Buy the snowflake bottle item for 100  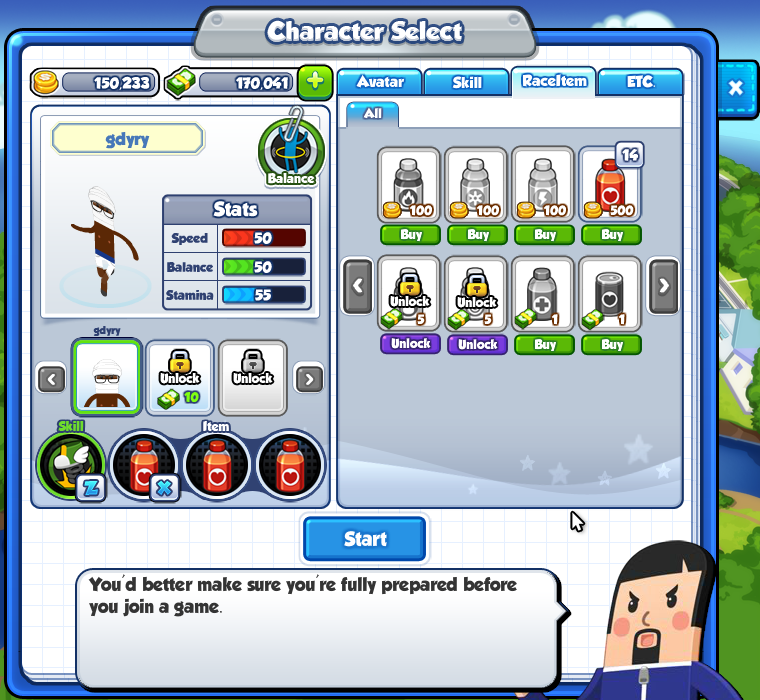[478, 235]
